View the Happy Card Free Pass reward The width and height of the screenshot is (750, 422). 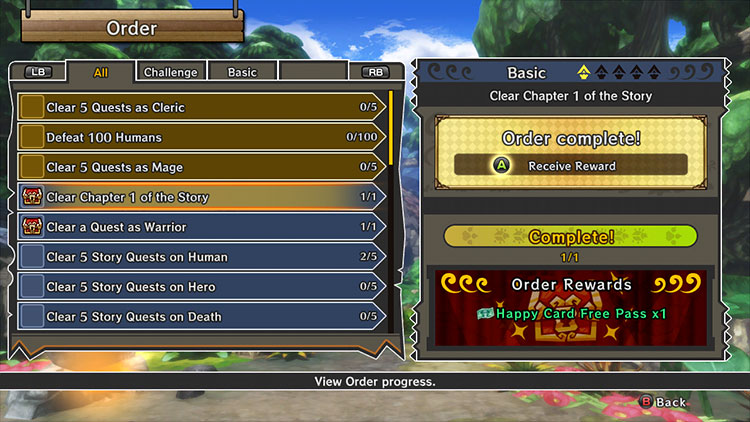(571, 313)
